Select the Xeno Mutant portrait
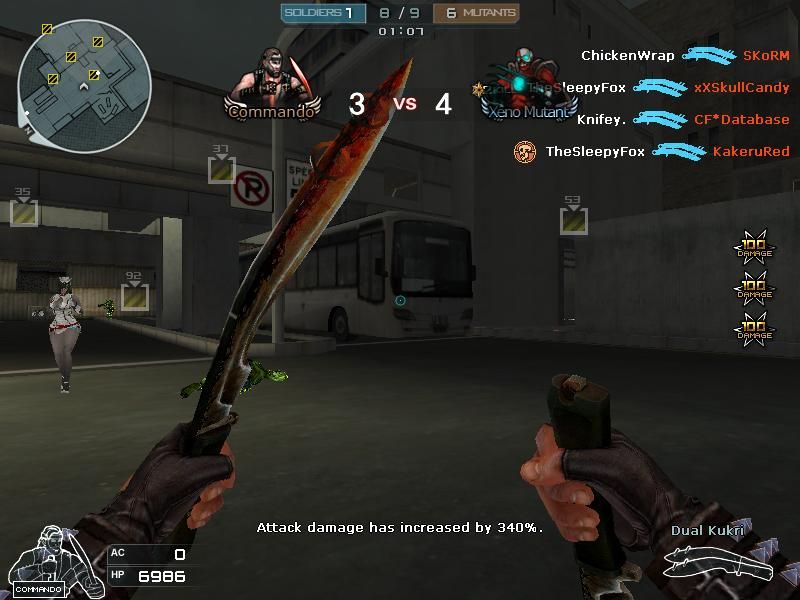This screenshot has width=800, height=600. tap(528, 78)
